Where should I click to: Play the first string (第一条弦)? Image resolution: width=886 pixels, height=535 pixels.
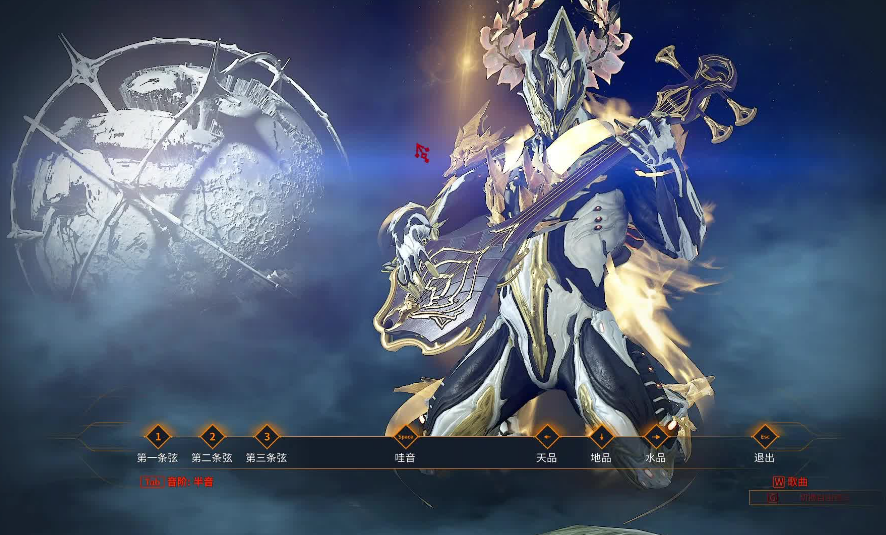[x=157, y=437]
